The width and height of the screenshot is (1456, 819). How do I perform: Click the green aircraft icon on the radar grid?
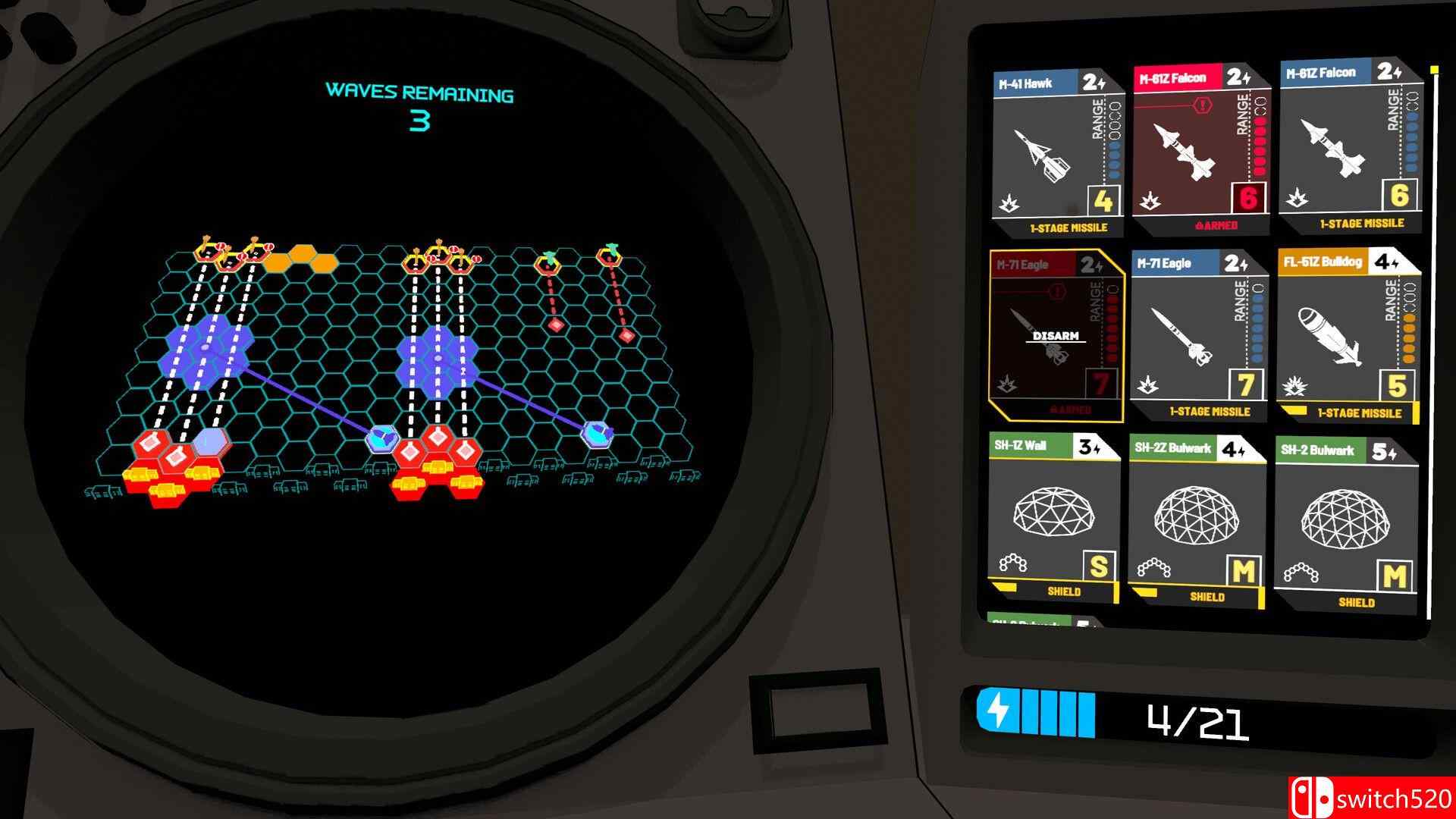point(548,258)
